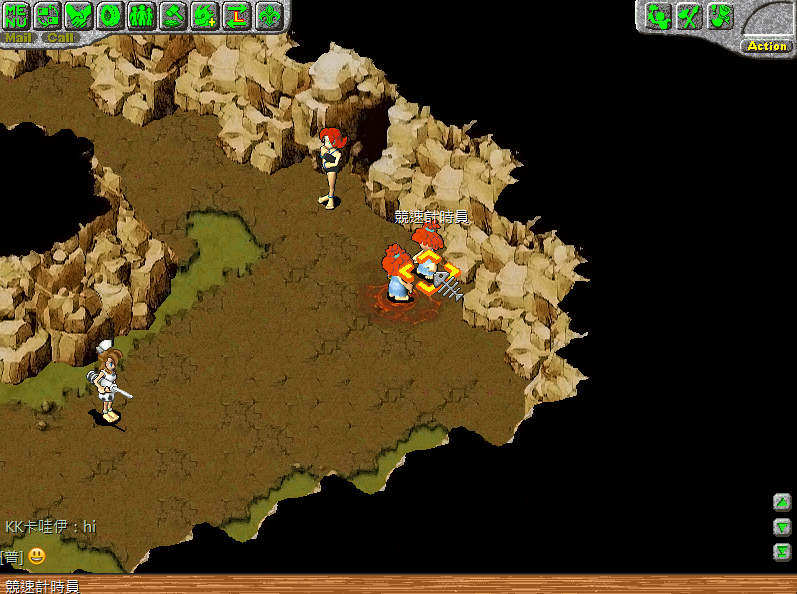Open the handshake trade icon
The image size is (797, 594).
tap(79, 15)
